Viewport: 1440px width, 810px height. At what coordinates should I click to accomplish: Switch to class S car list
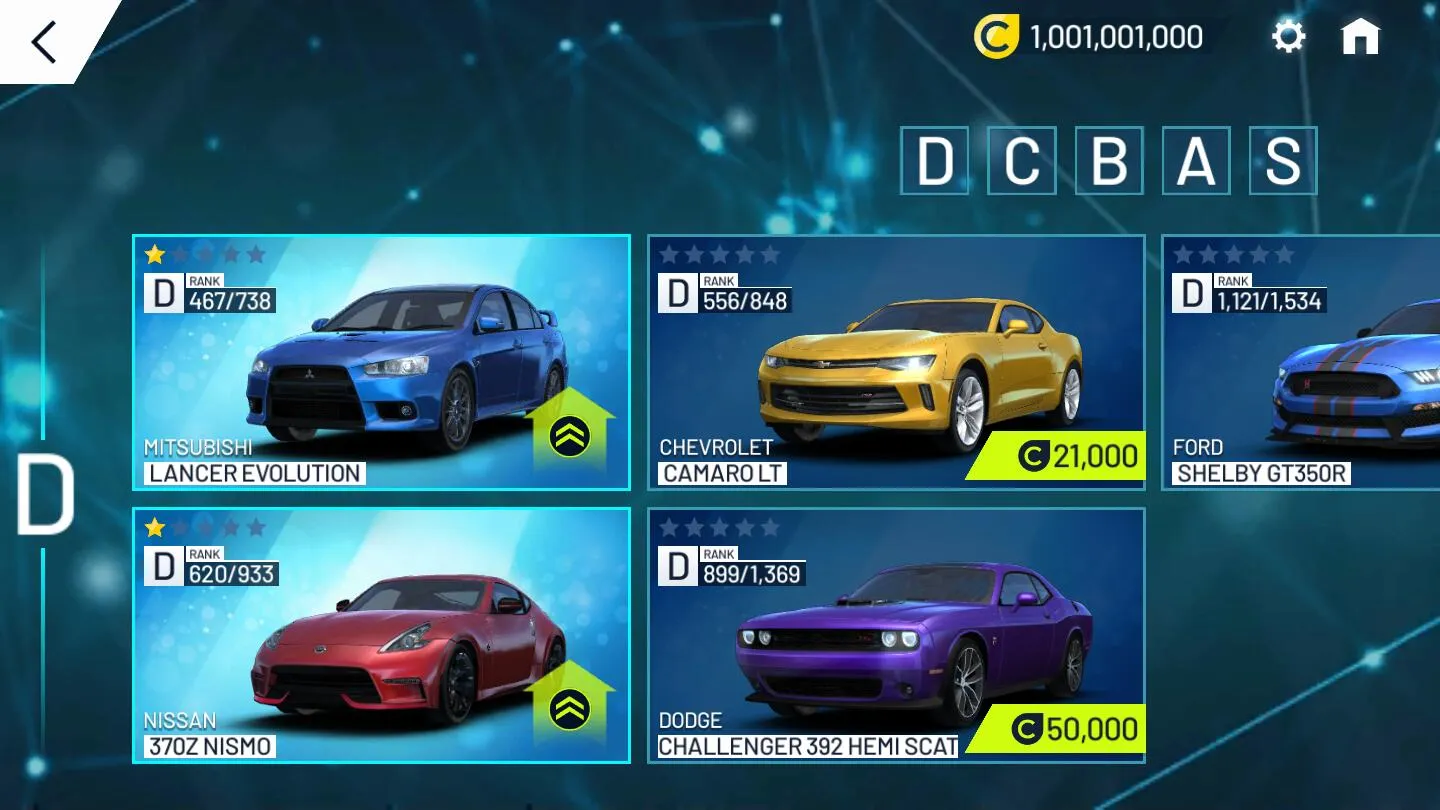tap(1280, 162)
